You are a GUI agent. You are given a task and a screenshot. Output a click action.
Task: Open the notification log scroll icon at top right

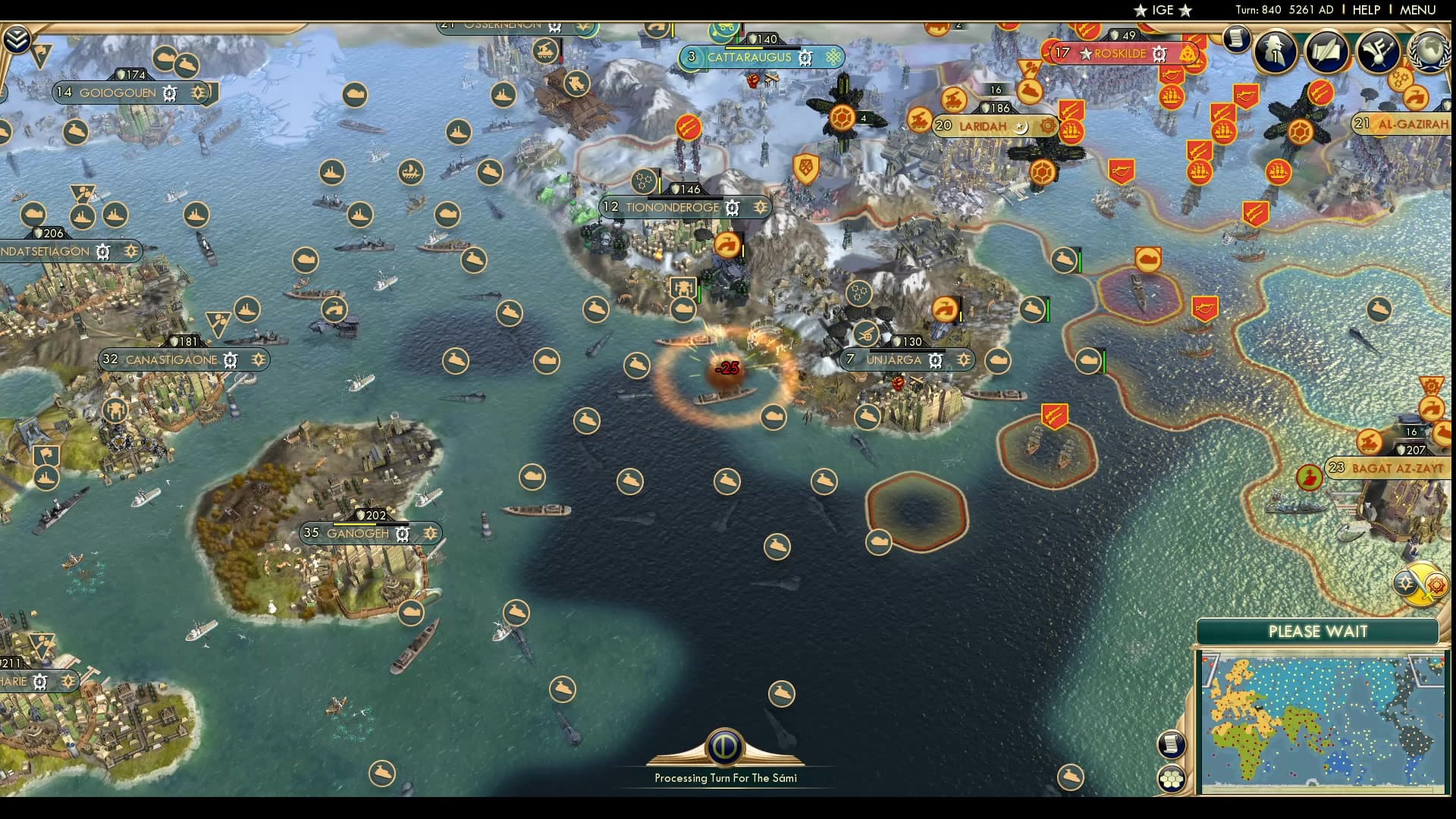pos(1235,38)
